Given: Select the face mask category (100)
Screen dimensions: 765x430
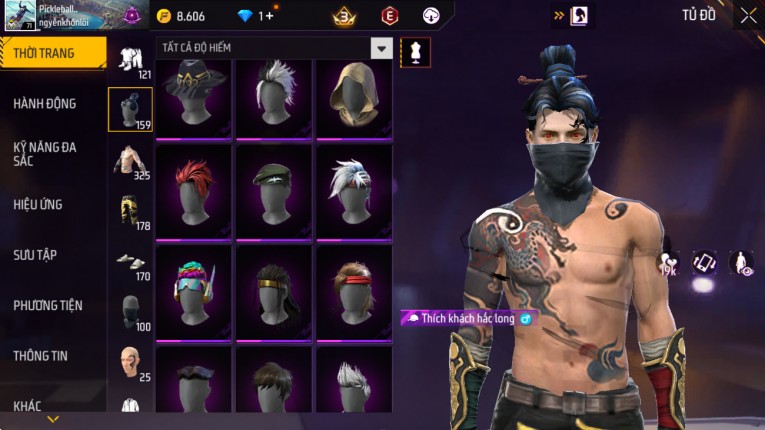Looking at the screenshot, I should click(x=130, y=312).
